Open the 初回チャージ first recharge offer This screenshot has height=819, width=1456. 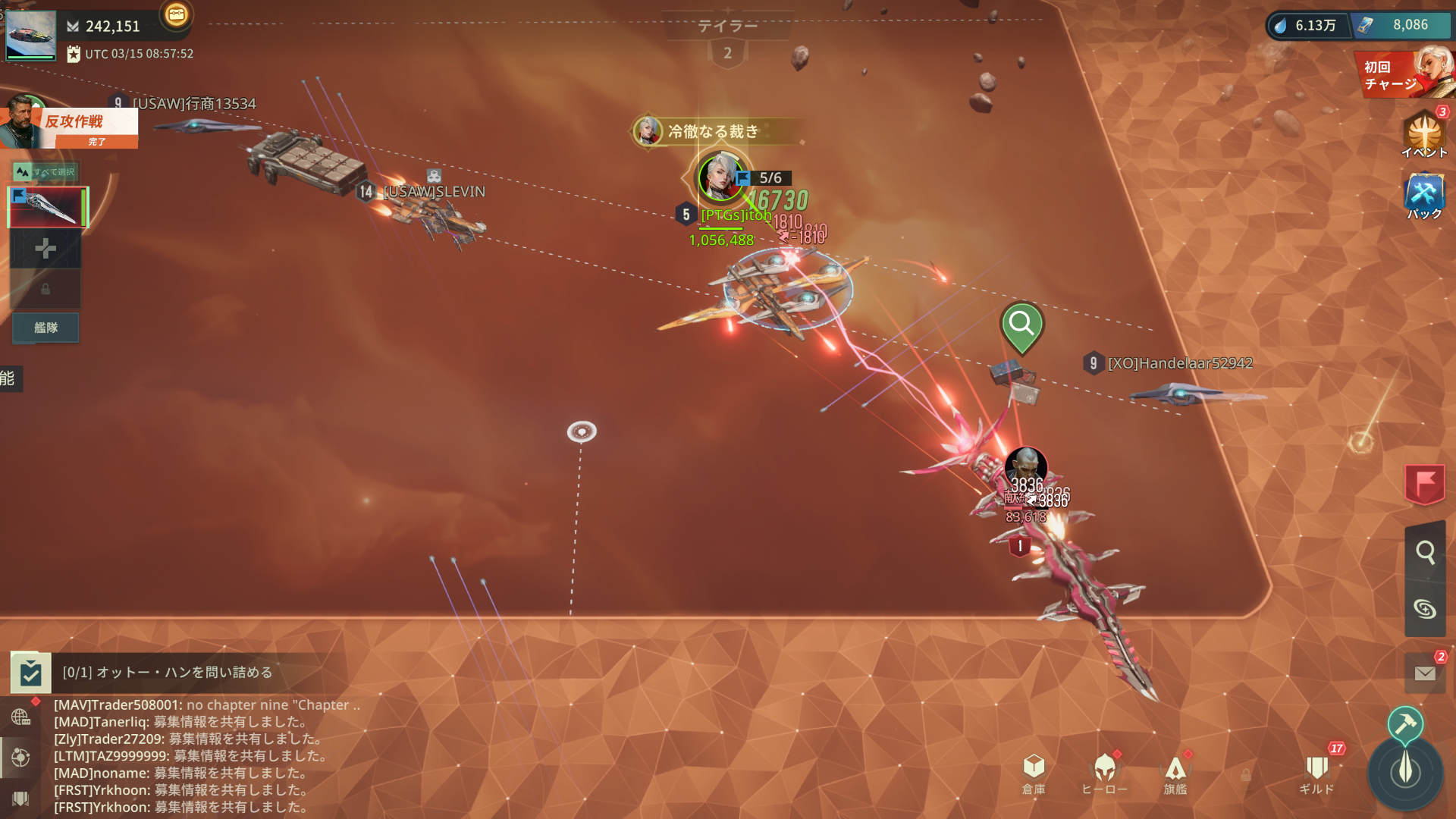click(1404, 74)
